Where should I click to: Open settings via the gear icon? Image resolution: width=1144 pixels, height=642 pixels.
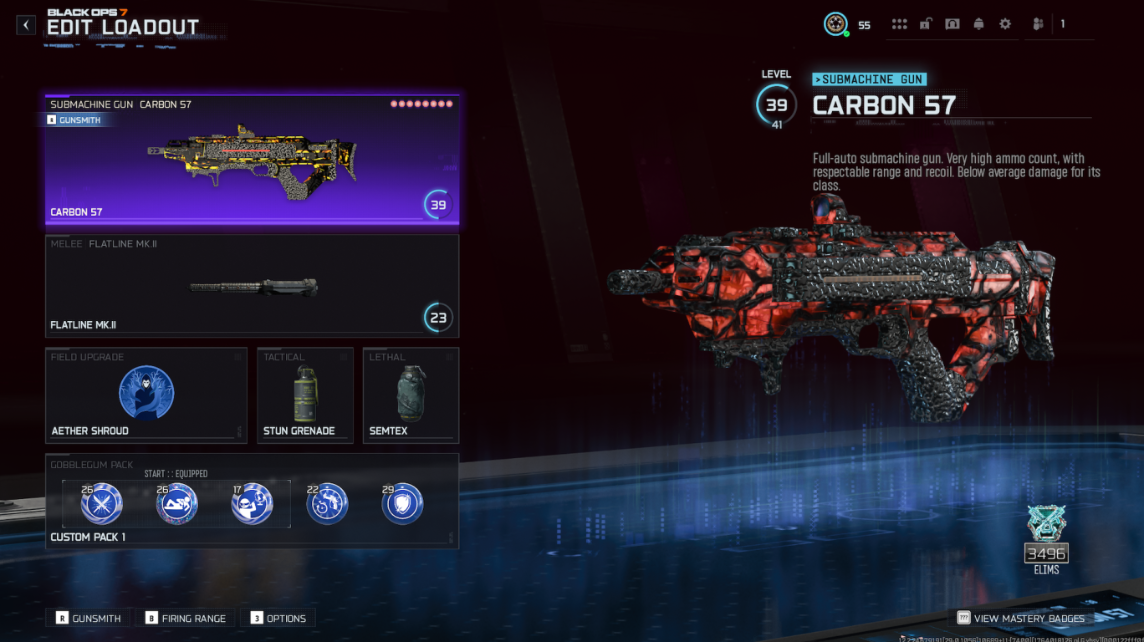click(1005, 24)
